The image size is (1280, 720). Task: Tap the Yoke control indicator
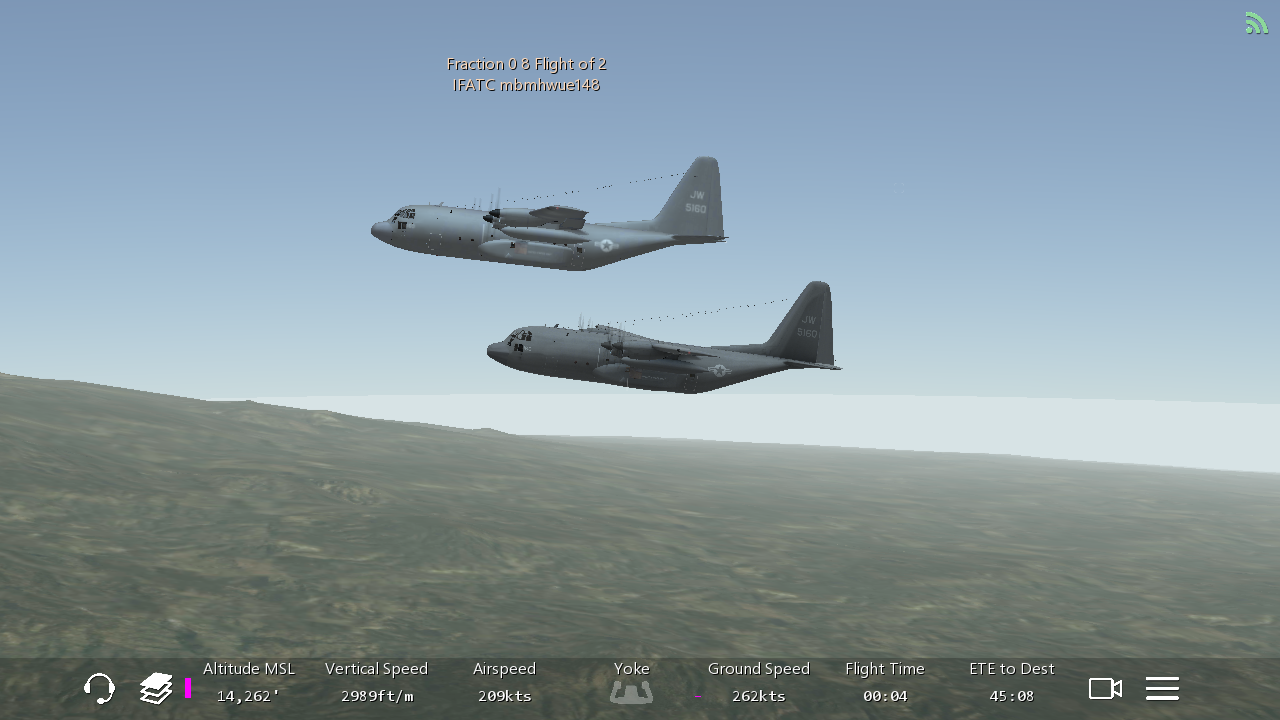pos(631,690)
